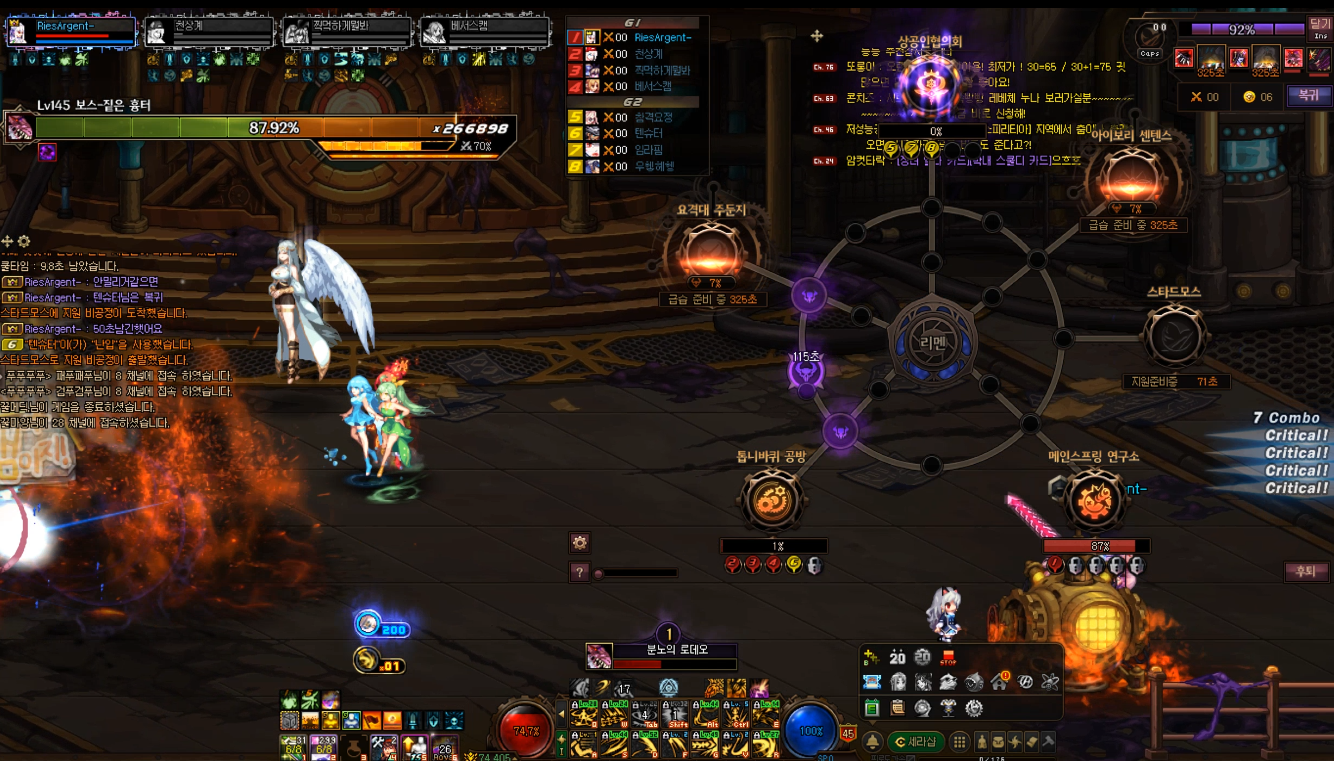The height and width of the screenshot is (761, 1334).
Task: Select party member 베서스캠 frame
Action: (x=484, y=32)
